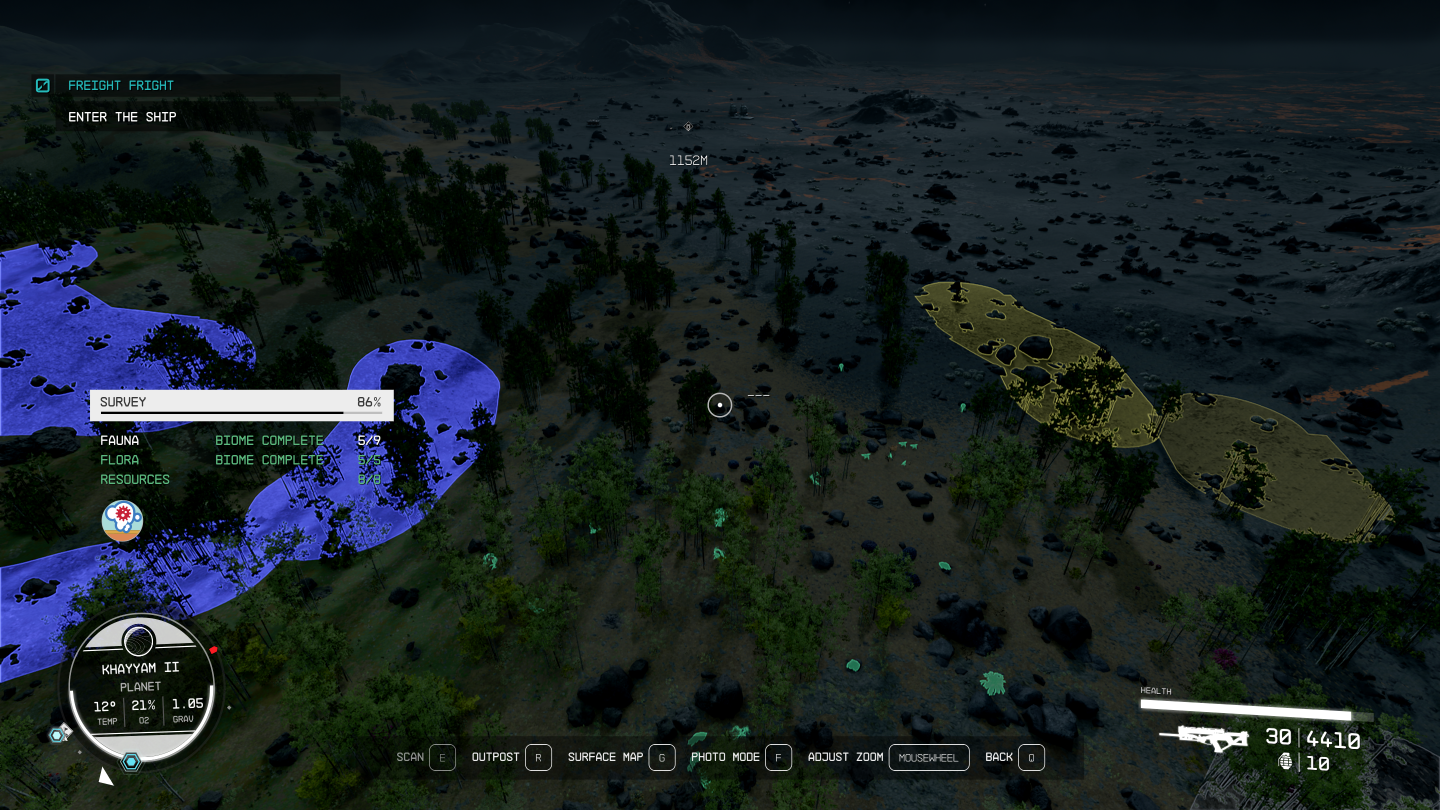Click the brain and gear status icon
1440x810 pixels.
tap(122, 521)
